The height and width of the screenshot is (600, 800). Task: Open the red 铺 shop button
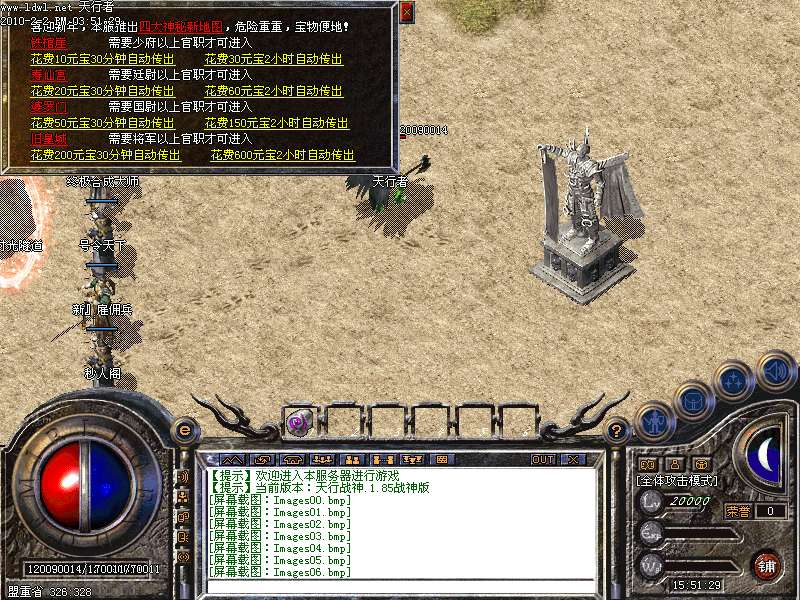click(x=767, y=565)
